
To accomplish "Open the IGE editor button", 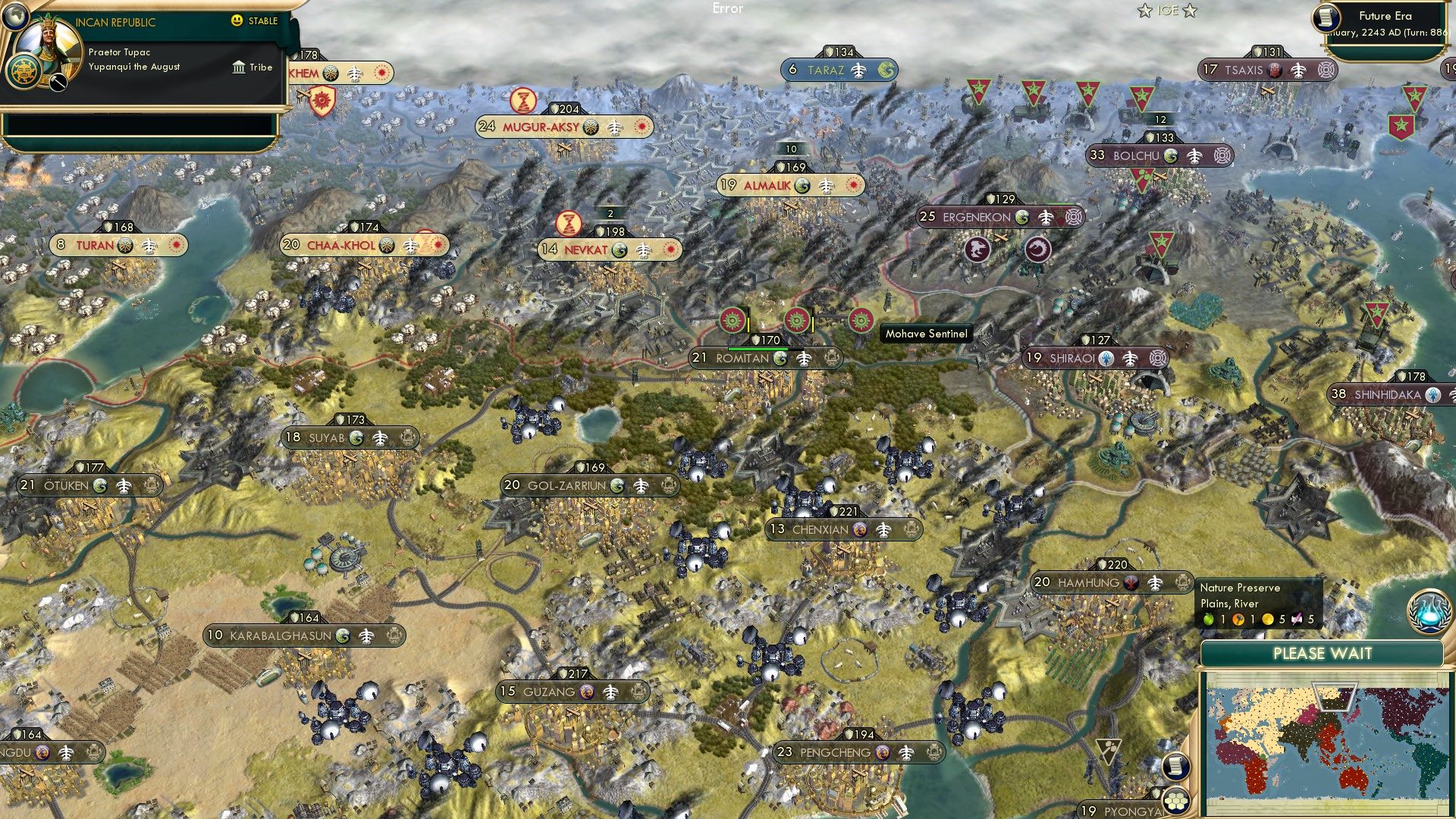I will point(1167,11).
